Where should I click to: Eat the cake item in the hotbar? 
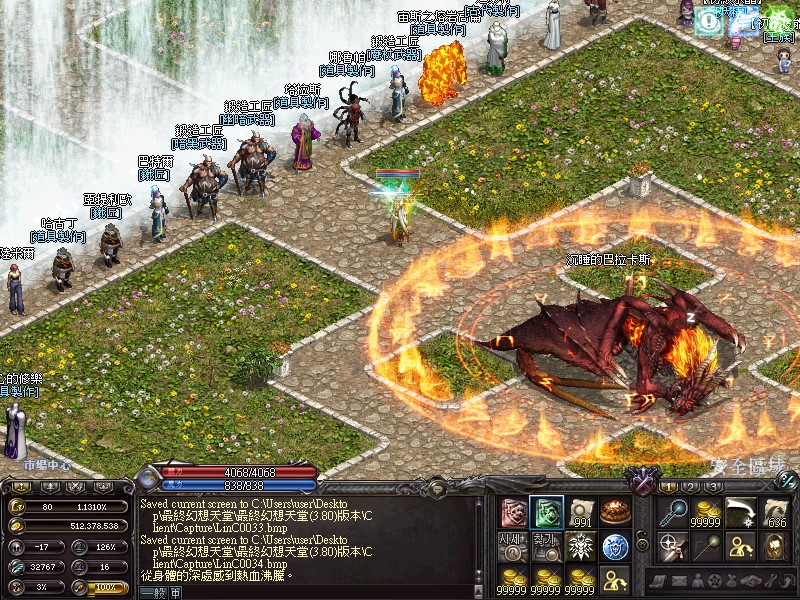pyautogui.click(x=614, y=512)
